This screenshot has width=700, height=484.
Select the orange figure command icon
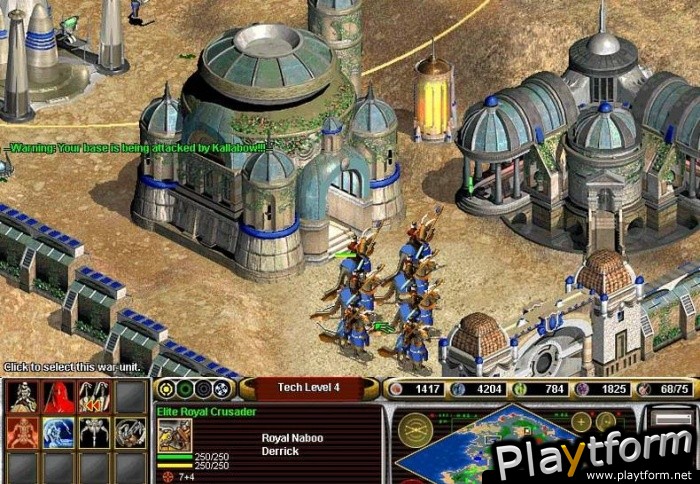click(23, 433)
